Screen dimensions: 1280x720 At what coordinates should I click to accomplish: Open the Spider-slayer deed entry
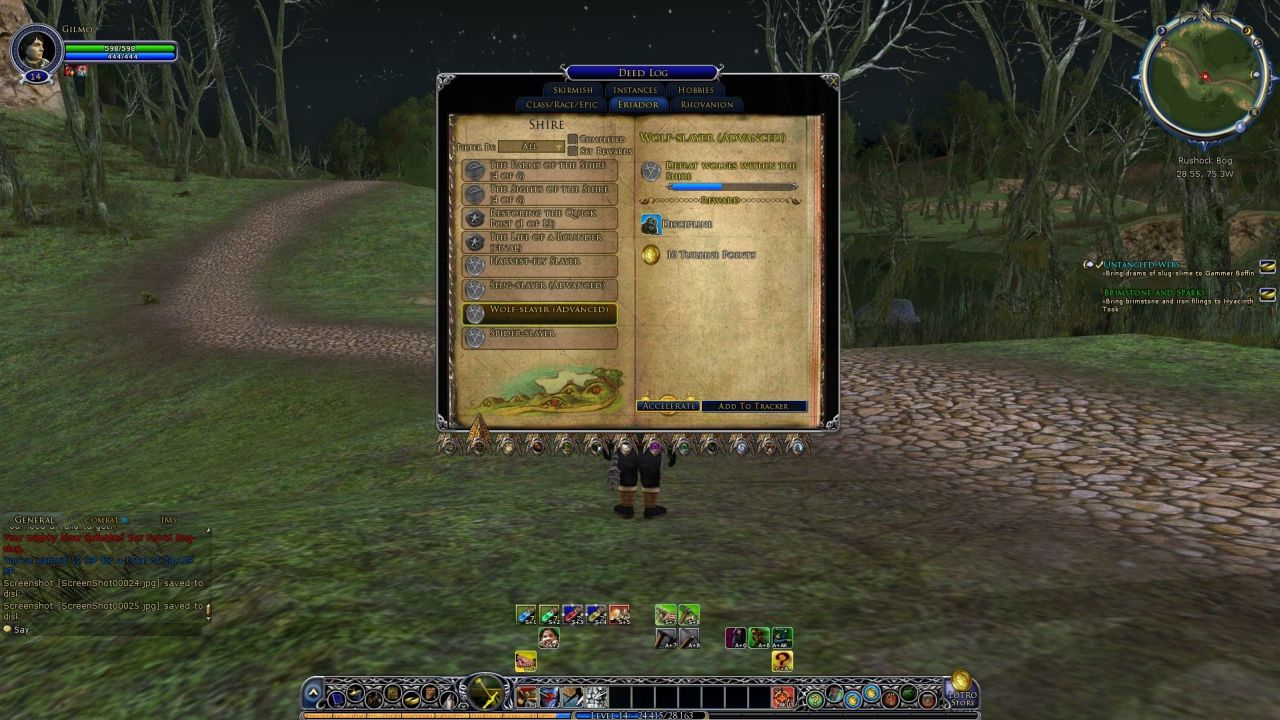click(x=540, y=337)
